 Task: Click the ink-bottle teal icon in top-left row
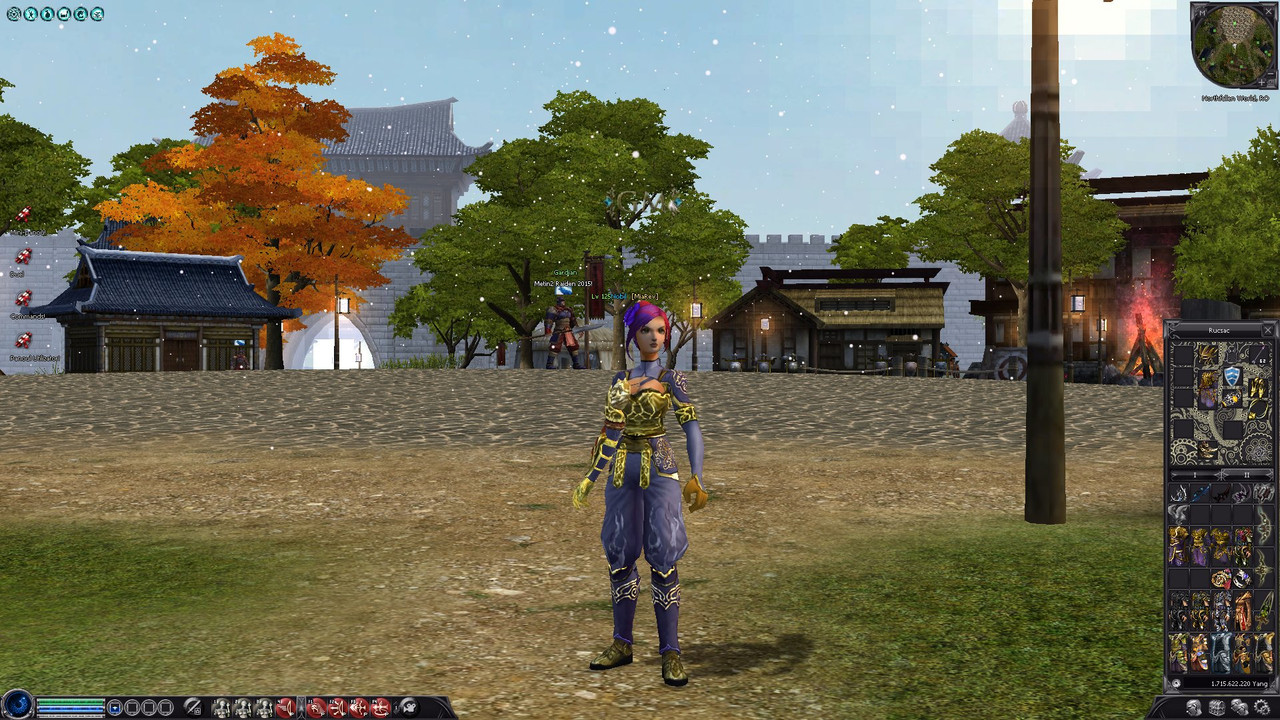(46, 13)
